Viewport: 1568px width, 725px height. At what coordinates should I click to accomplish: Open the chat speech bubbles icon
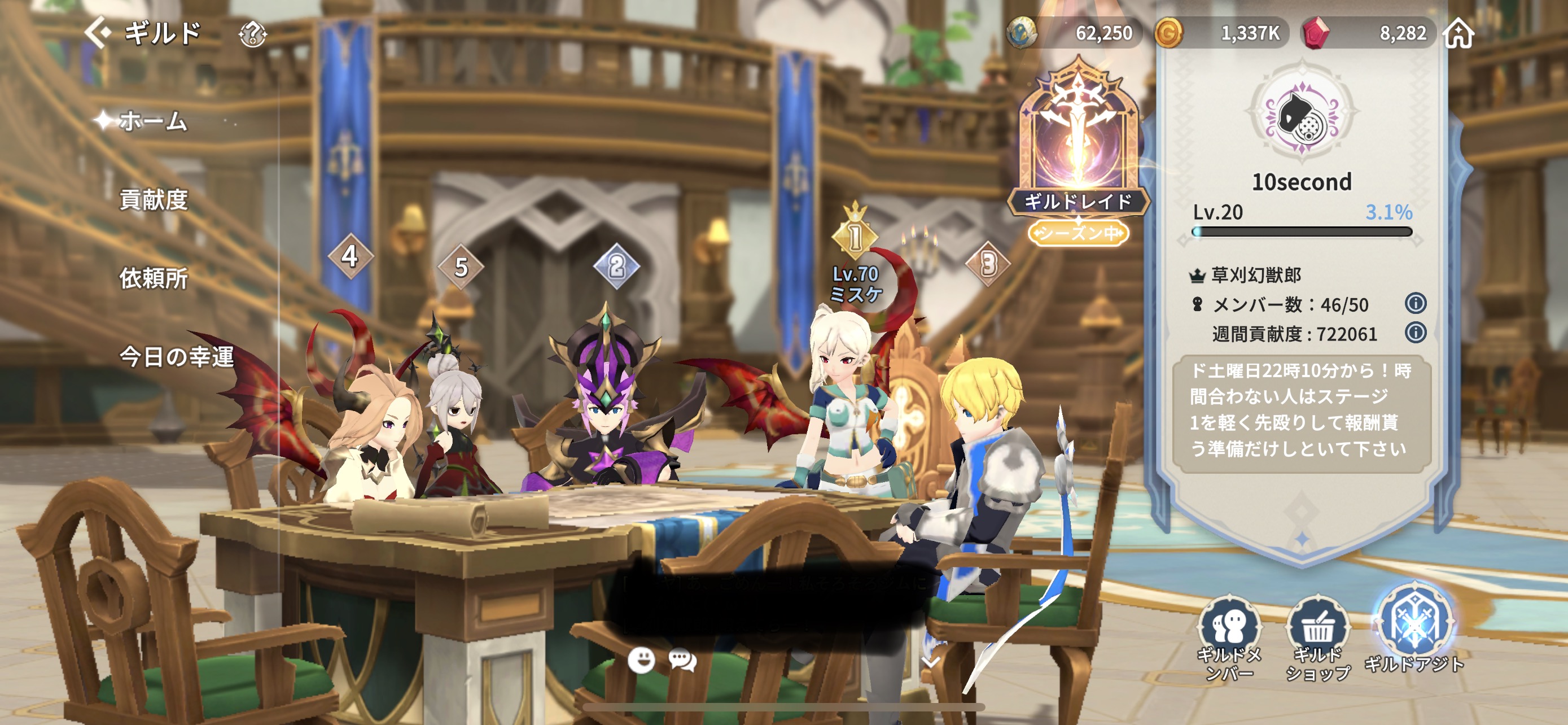[x=682, y=660]
